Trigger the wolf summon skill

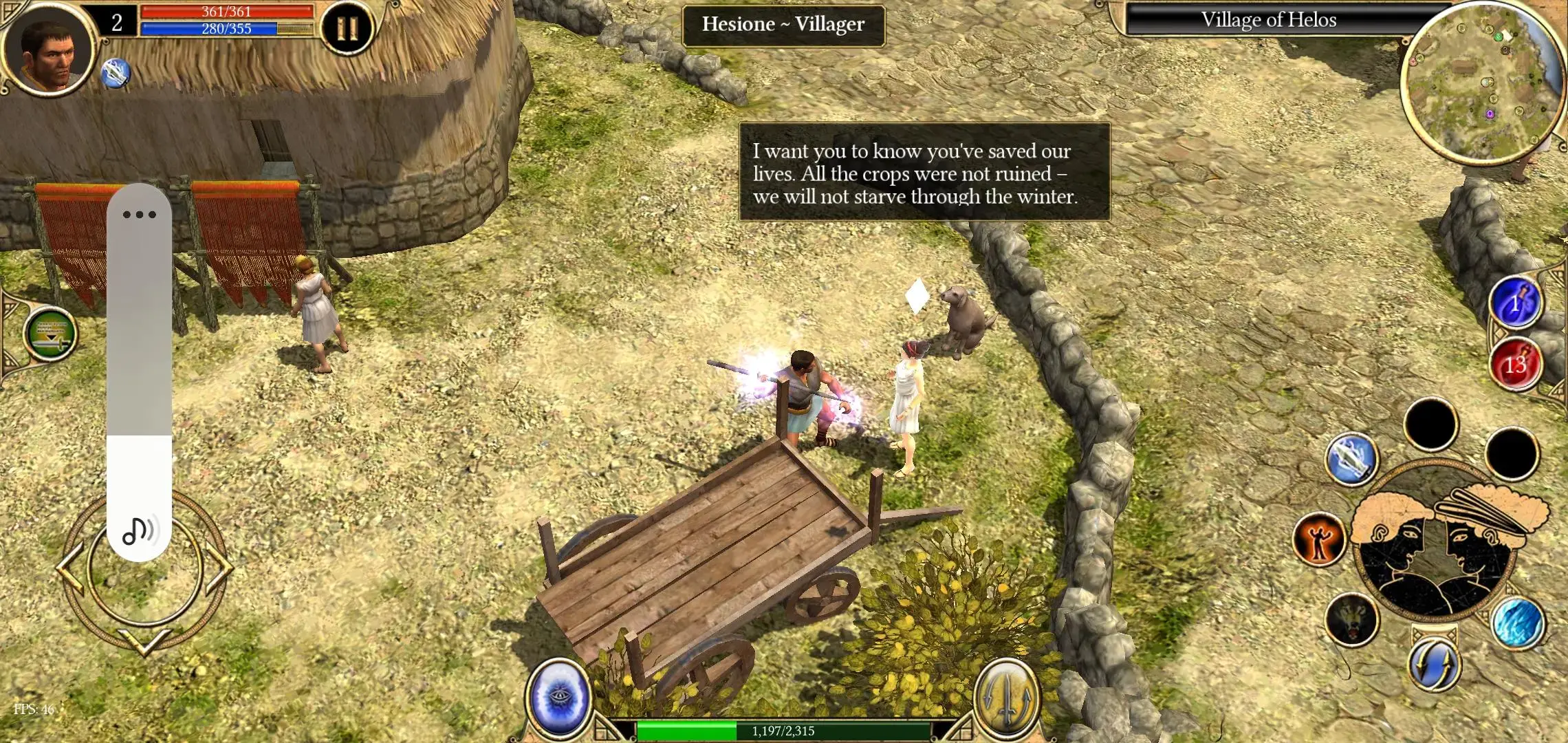(1351, 619)
